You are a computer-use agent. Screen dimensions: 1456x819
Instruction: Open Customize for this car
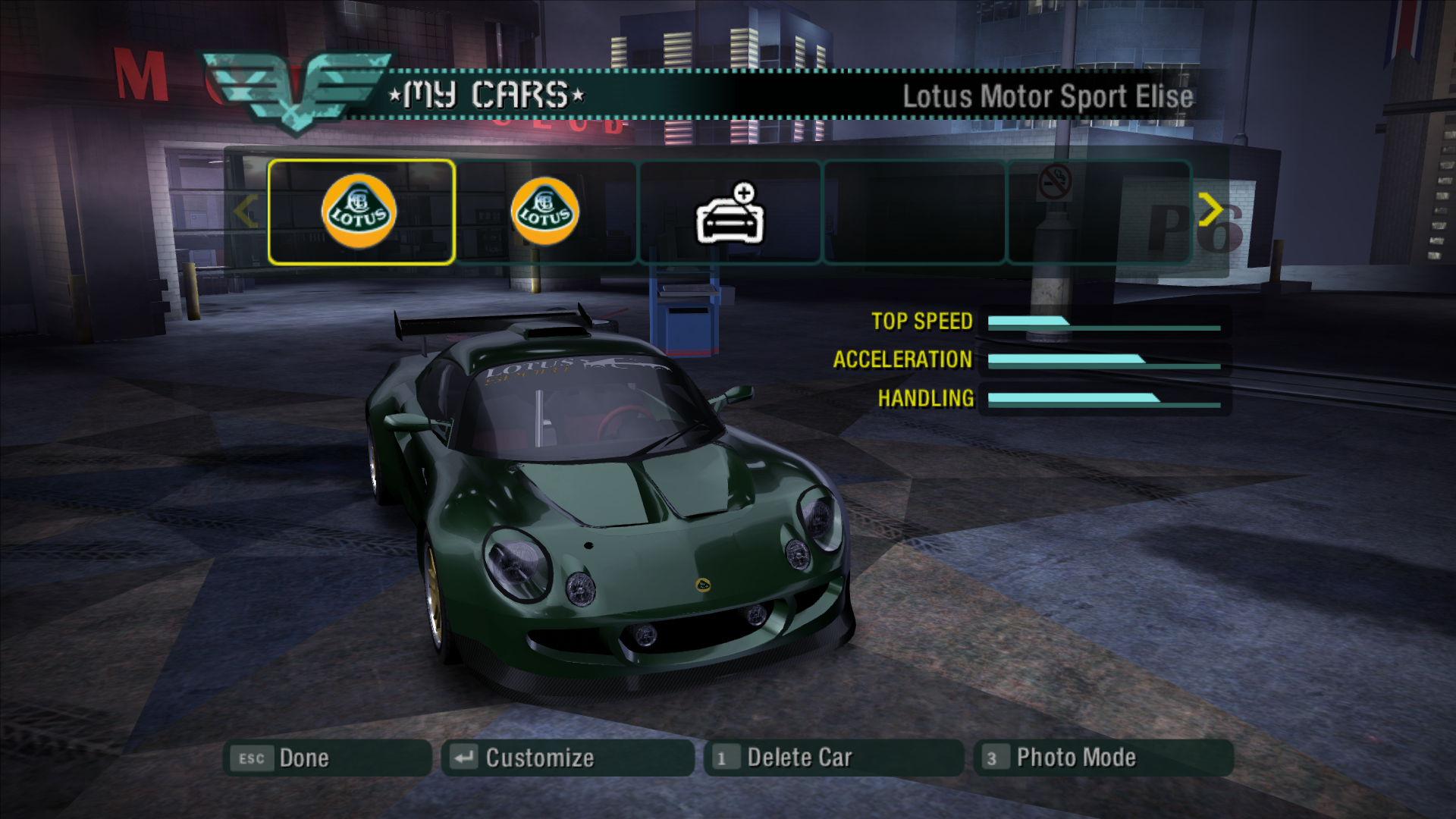coord(567,758)
